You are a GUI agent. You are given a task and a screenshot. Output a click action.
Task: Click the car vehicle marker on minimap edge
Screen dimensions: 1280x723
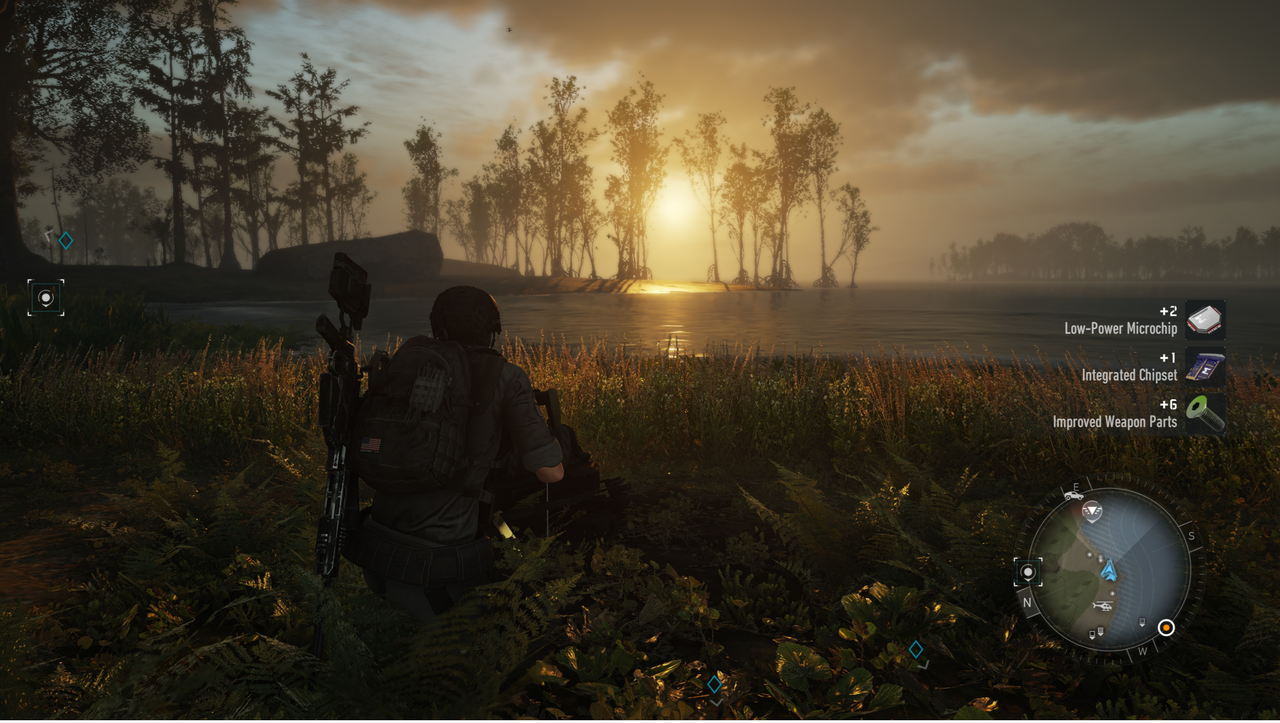pyautogui.click(x=1073, y=495)
